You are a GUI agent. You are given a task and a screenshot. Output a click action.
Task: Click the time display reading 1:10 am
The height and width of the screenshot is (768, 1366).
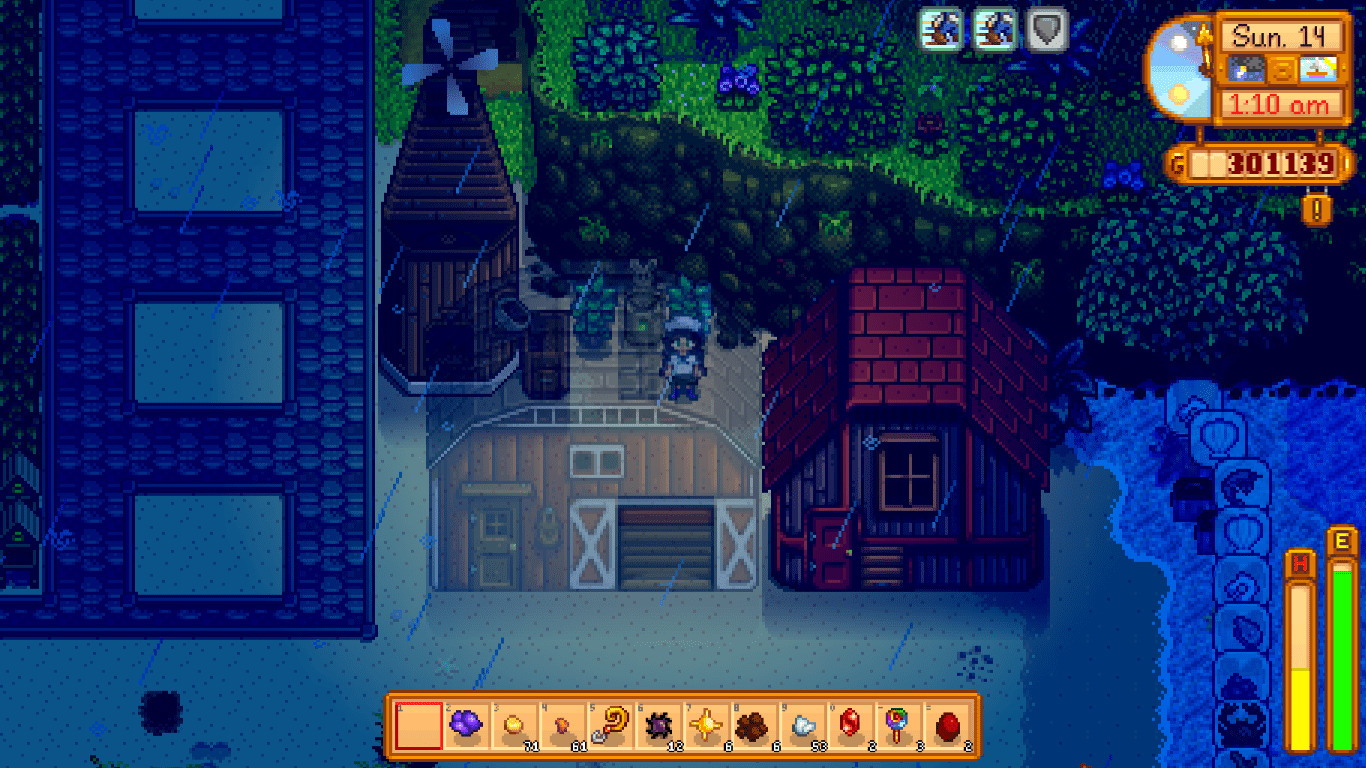point(1282,103)
